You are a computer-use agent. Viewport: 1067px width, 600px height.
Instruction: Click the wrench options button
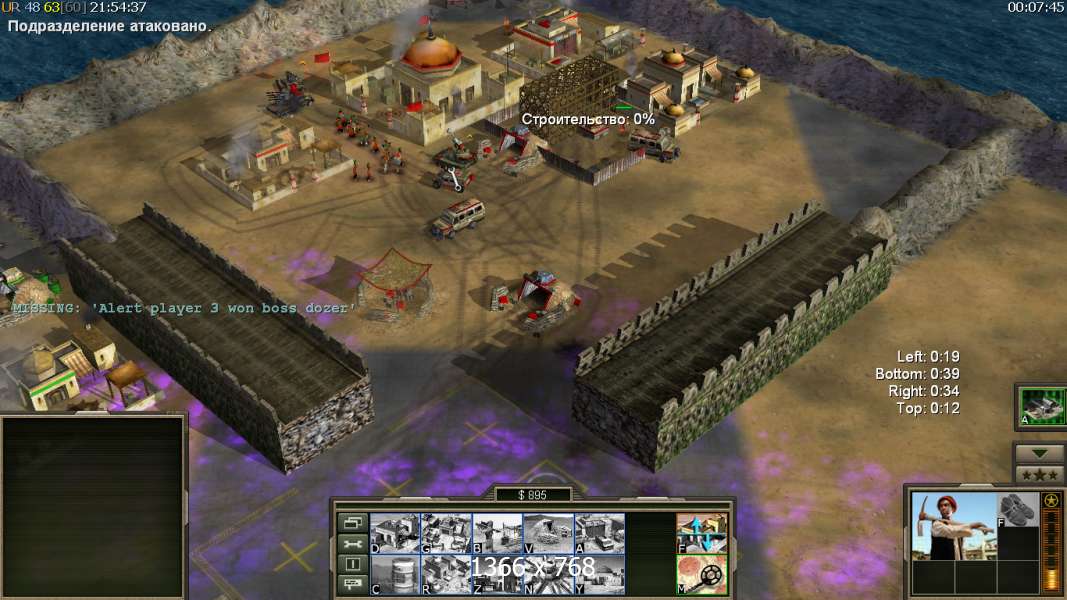point(352,544)
